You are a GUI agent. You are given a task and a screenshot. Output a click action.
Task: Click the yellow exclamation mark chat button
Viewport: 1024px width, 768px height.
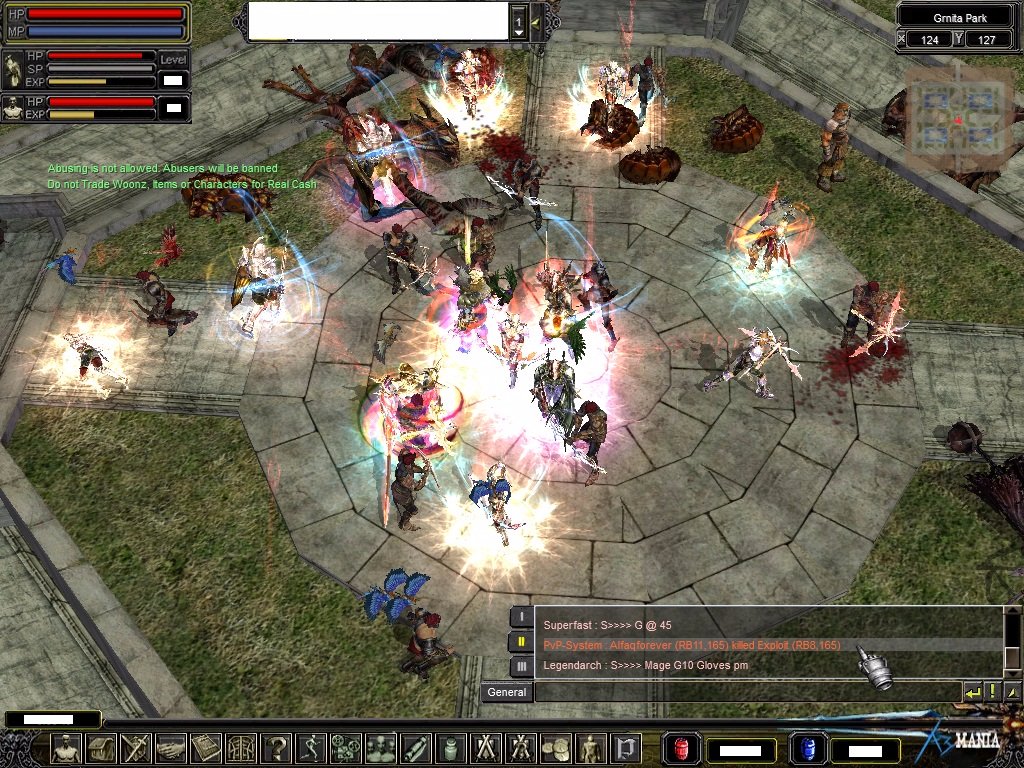pyautogui.click(x=993, y=692)
